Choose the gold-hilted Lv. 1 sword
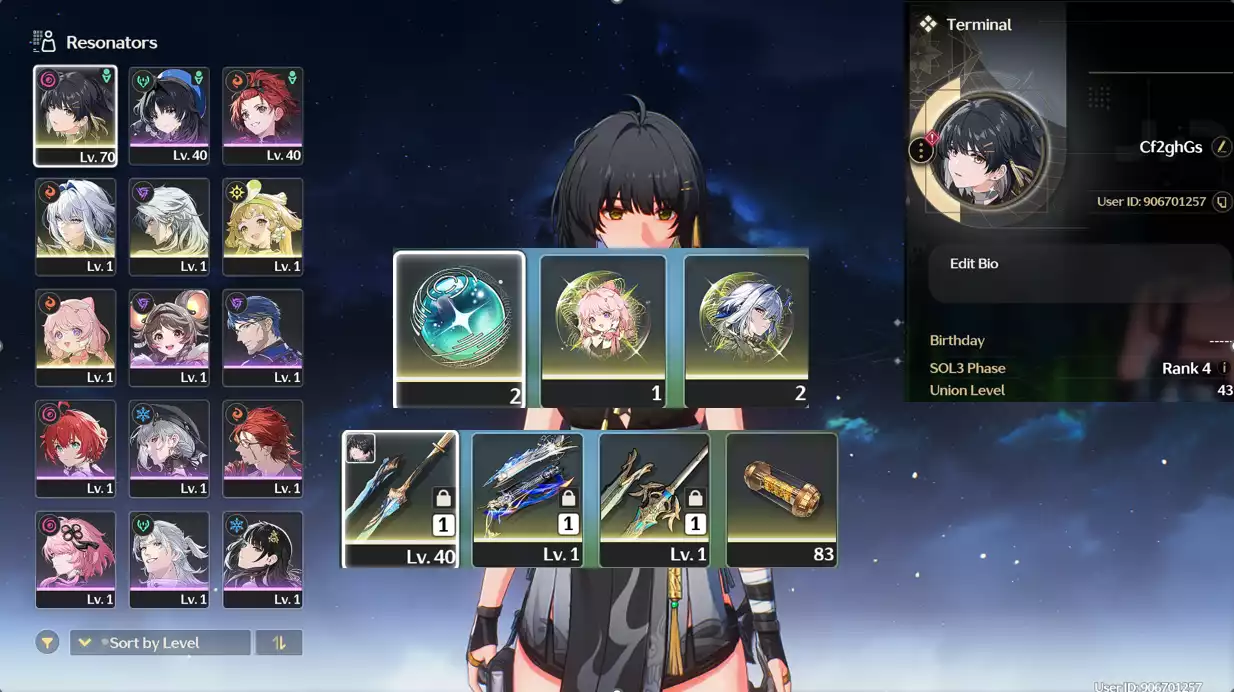This screenshot has height=692, width=1234. coord(655,498)
